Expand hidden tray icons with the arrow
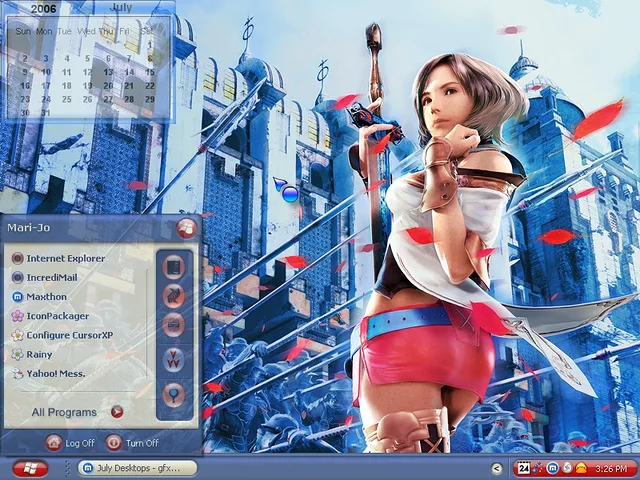 coord(497,468)
